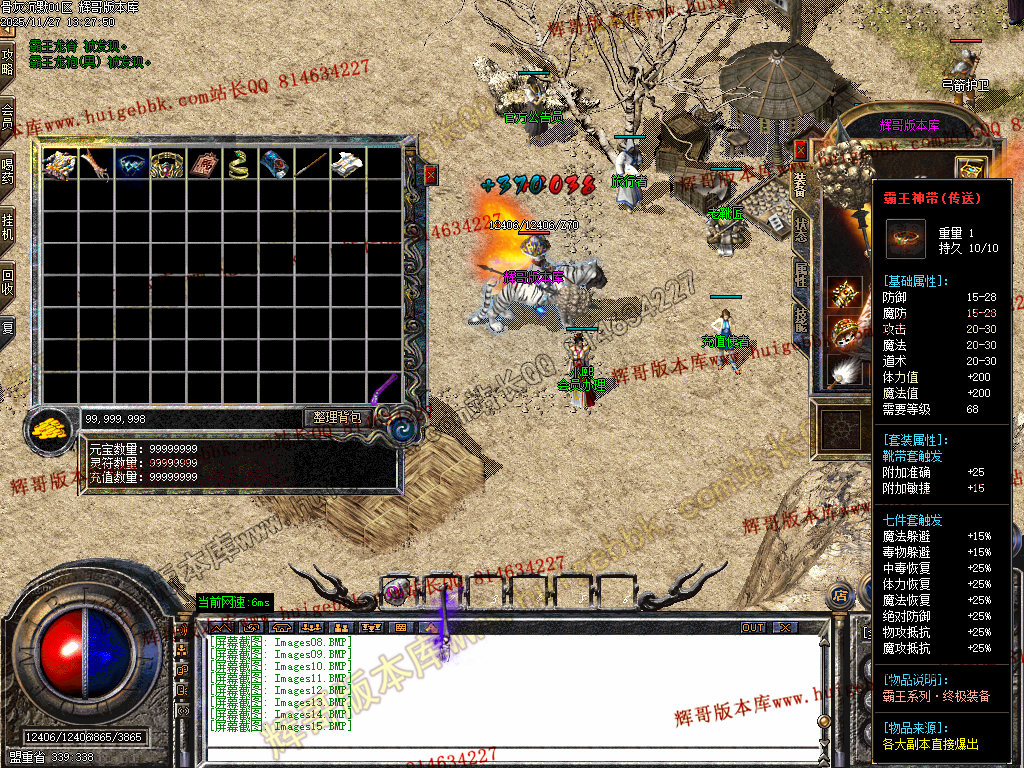Click the OUT button on chat bar
1024x768 pixels.
point(753,628)
